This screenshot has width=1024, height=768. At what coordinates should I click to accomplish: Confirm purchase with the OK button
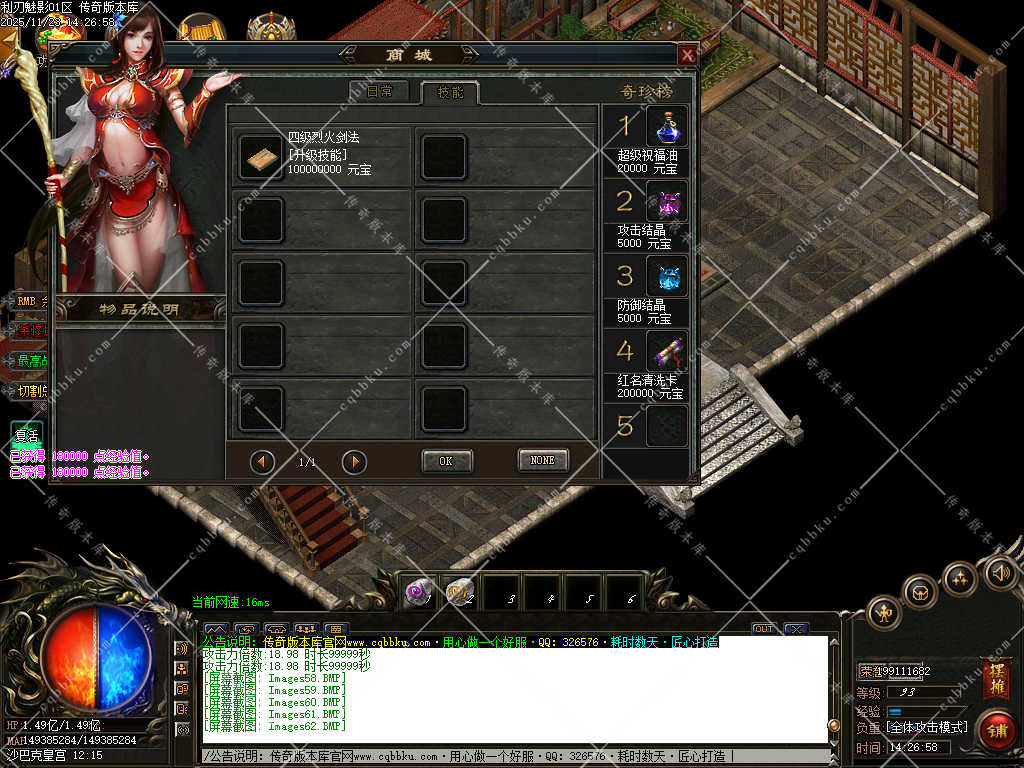coord(446,461)
